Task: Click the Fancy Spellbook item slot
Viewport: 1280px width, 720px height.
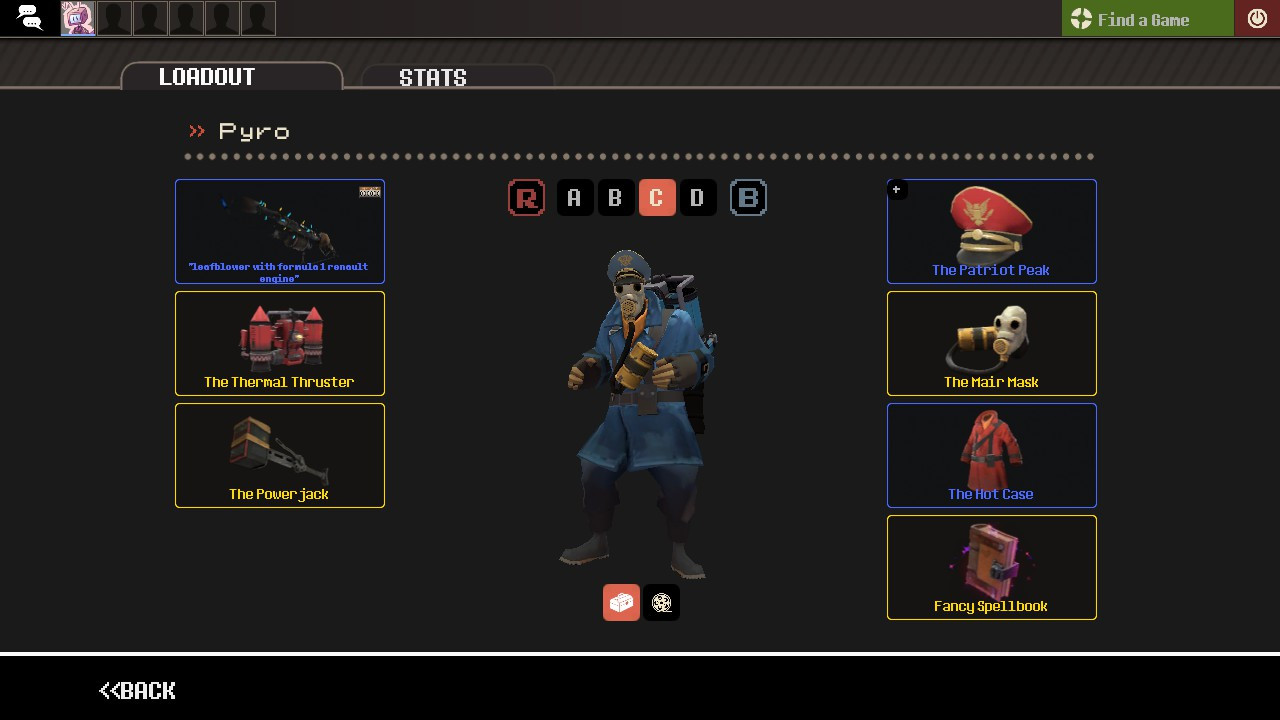Action: pyautogui.click(x=991, y=567)
